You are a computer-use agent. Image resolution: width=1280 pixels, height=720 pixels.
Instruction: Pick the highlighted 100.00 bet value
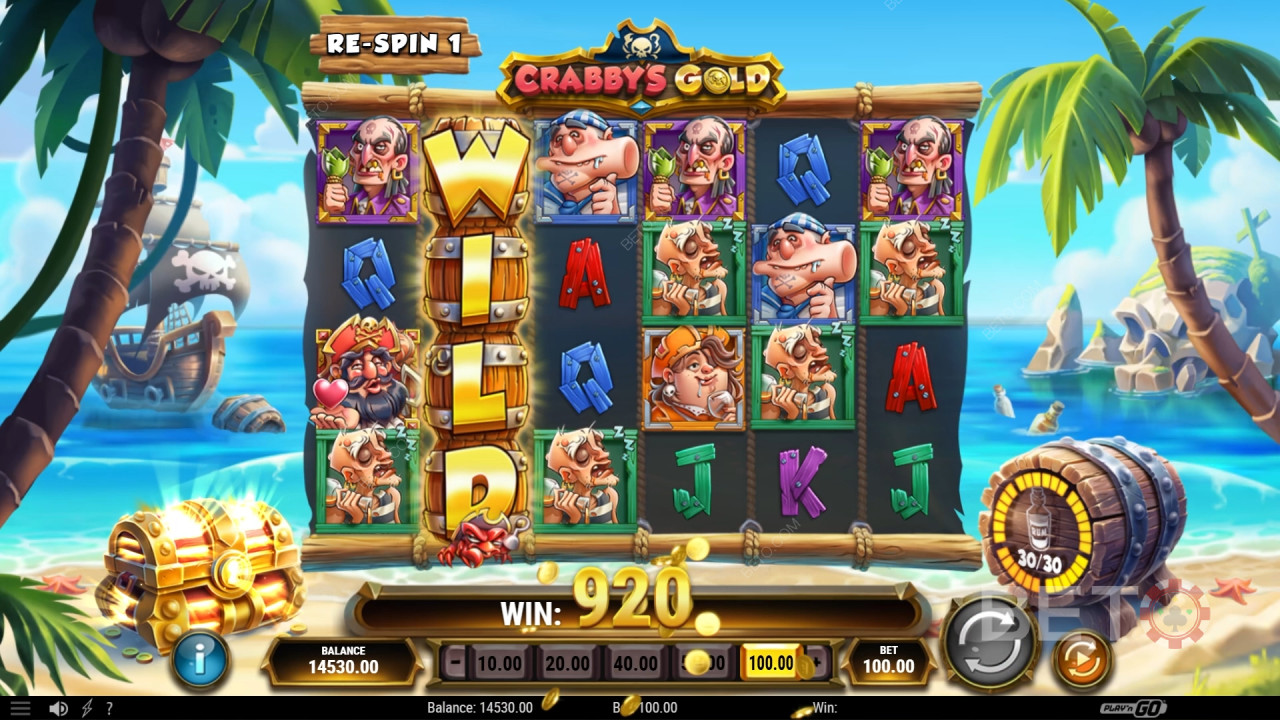[771, 663]
